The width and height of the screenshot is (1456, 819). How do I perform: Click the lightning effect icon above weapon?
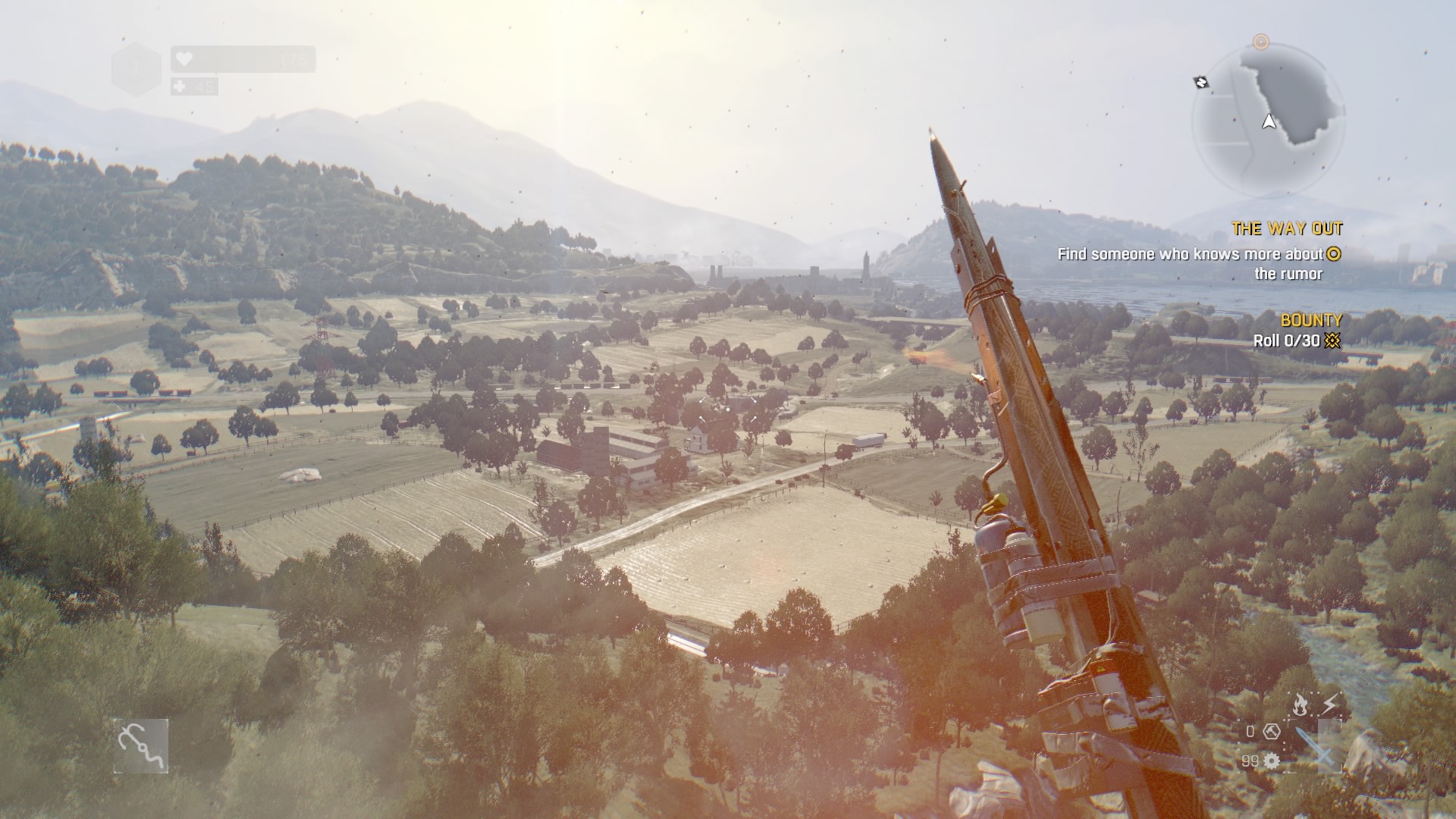coord(1329,704)
